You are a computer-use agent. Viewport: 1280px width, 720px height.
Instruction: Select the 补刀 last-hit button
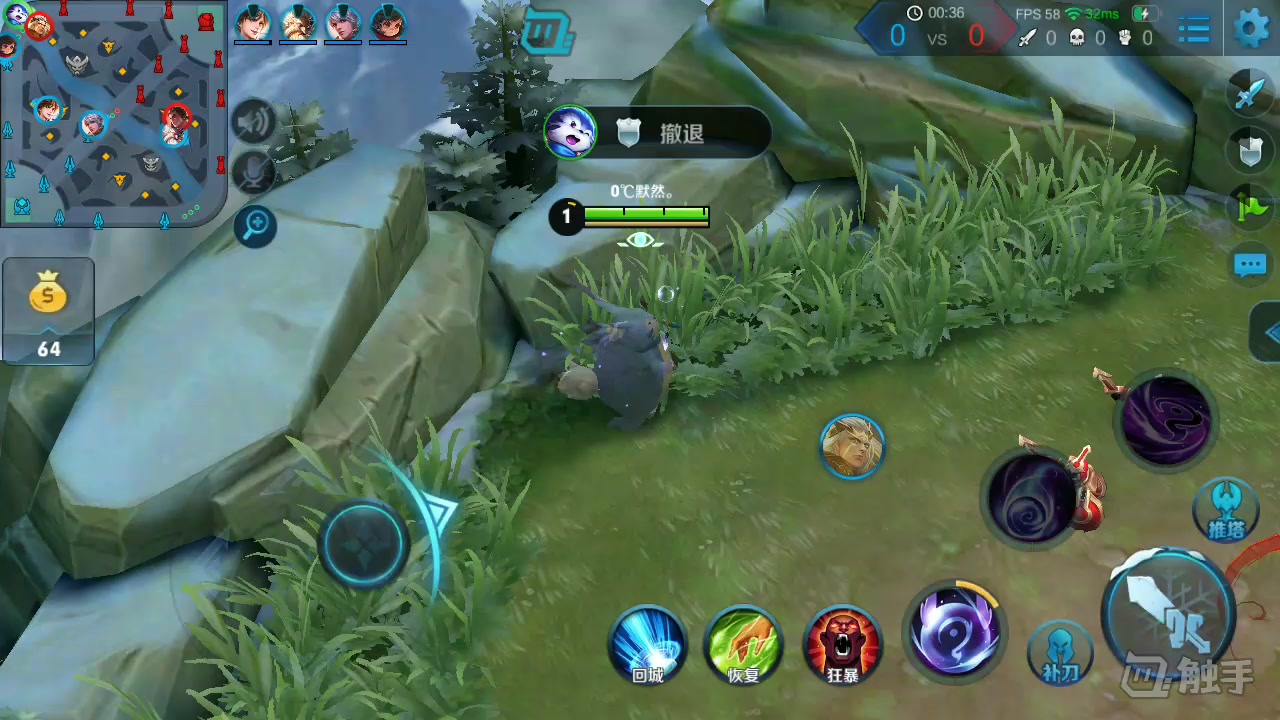click(1060, 652)
